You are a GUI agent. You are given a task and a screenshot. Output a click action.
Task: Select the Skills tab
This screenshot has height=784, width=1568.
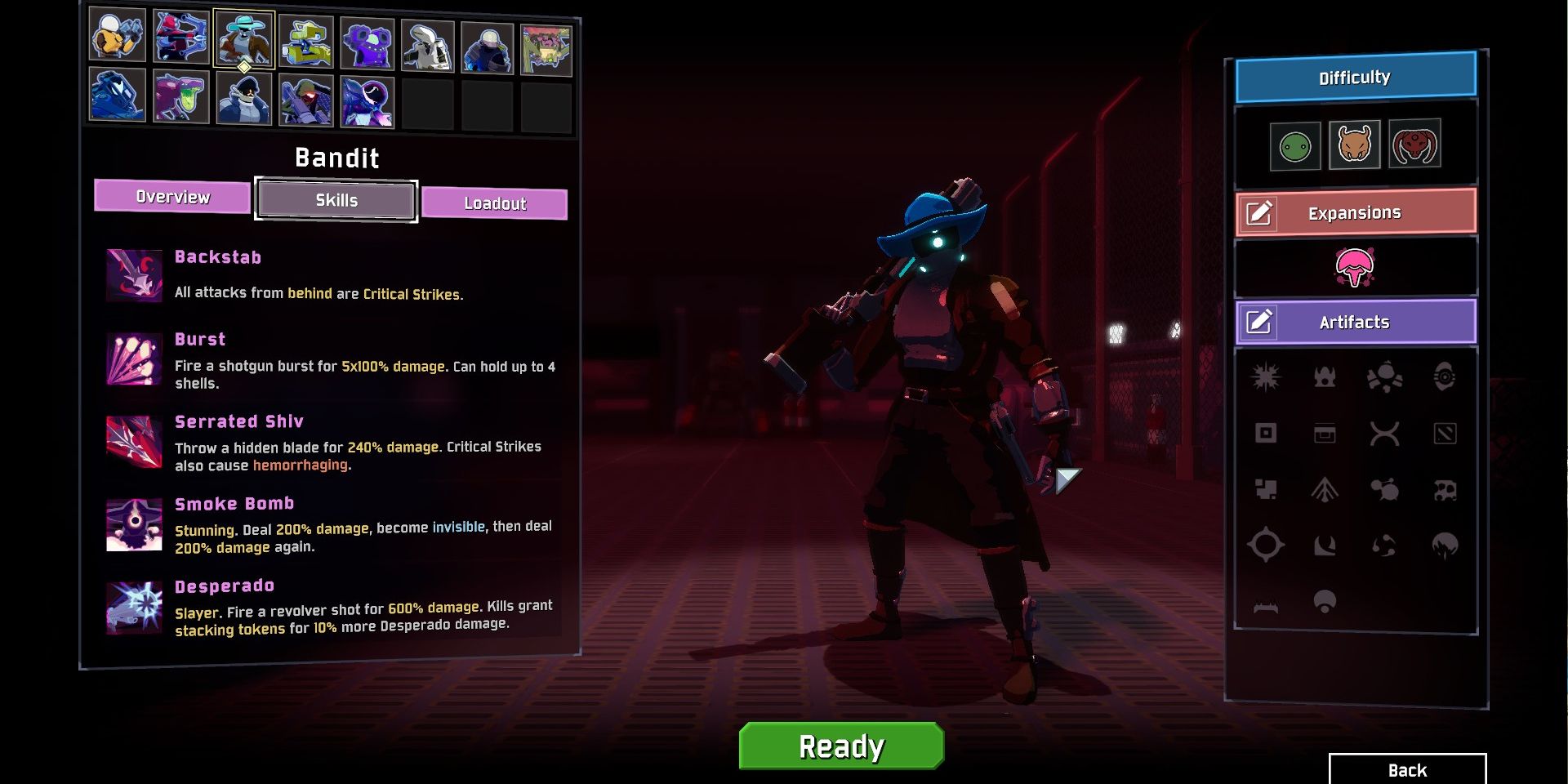tap(336, 200)
